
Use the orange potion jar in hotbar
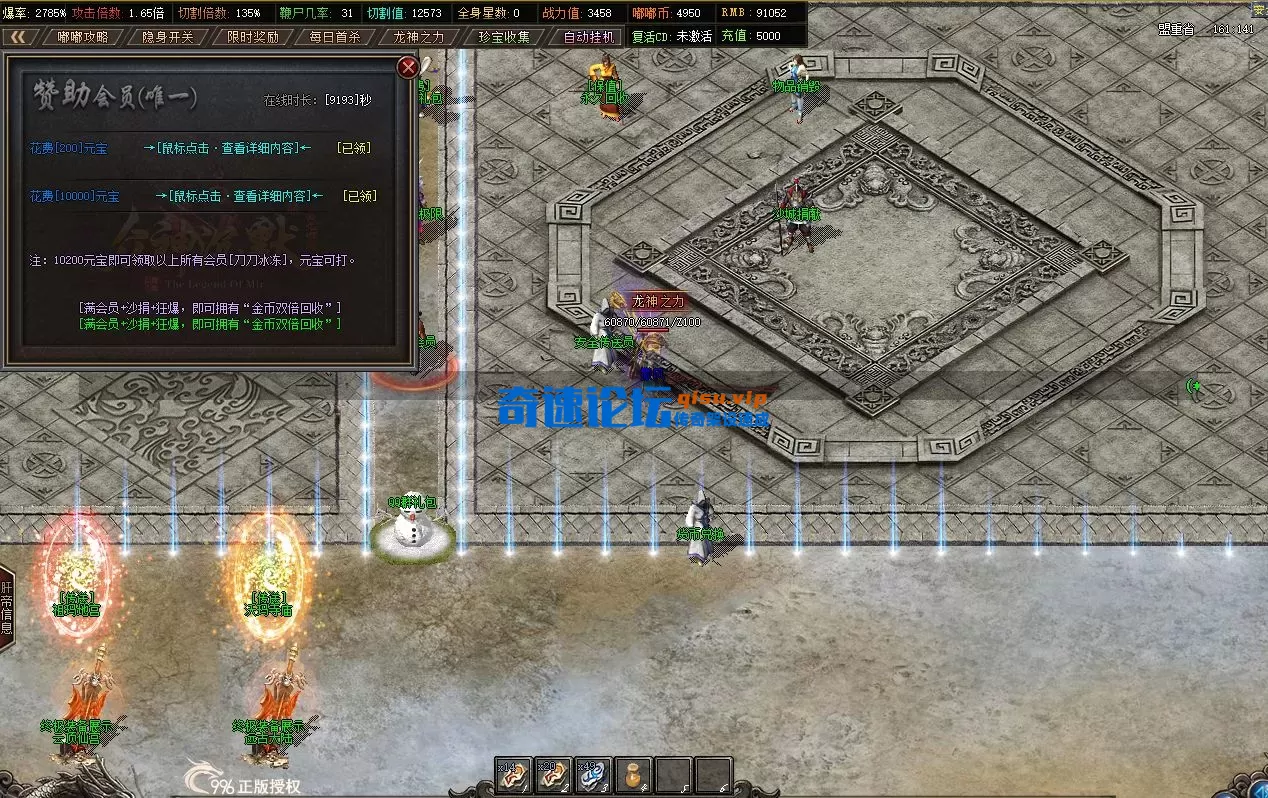(633, 776)
